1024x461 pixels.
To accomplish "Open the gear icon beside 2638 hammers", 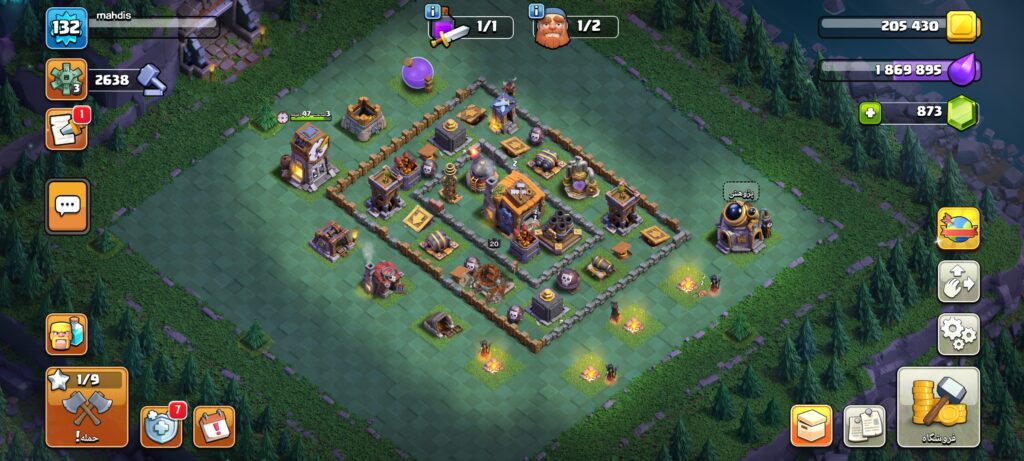I will coord(66,80).
